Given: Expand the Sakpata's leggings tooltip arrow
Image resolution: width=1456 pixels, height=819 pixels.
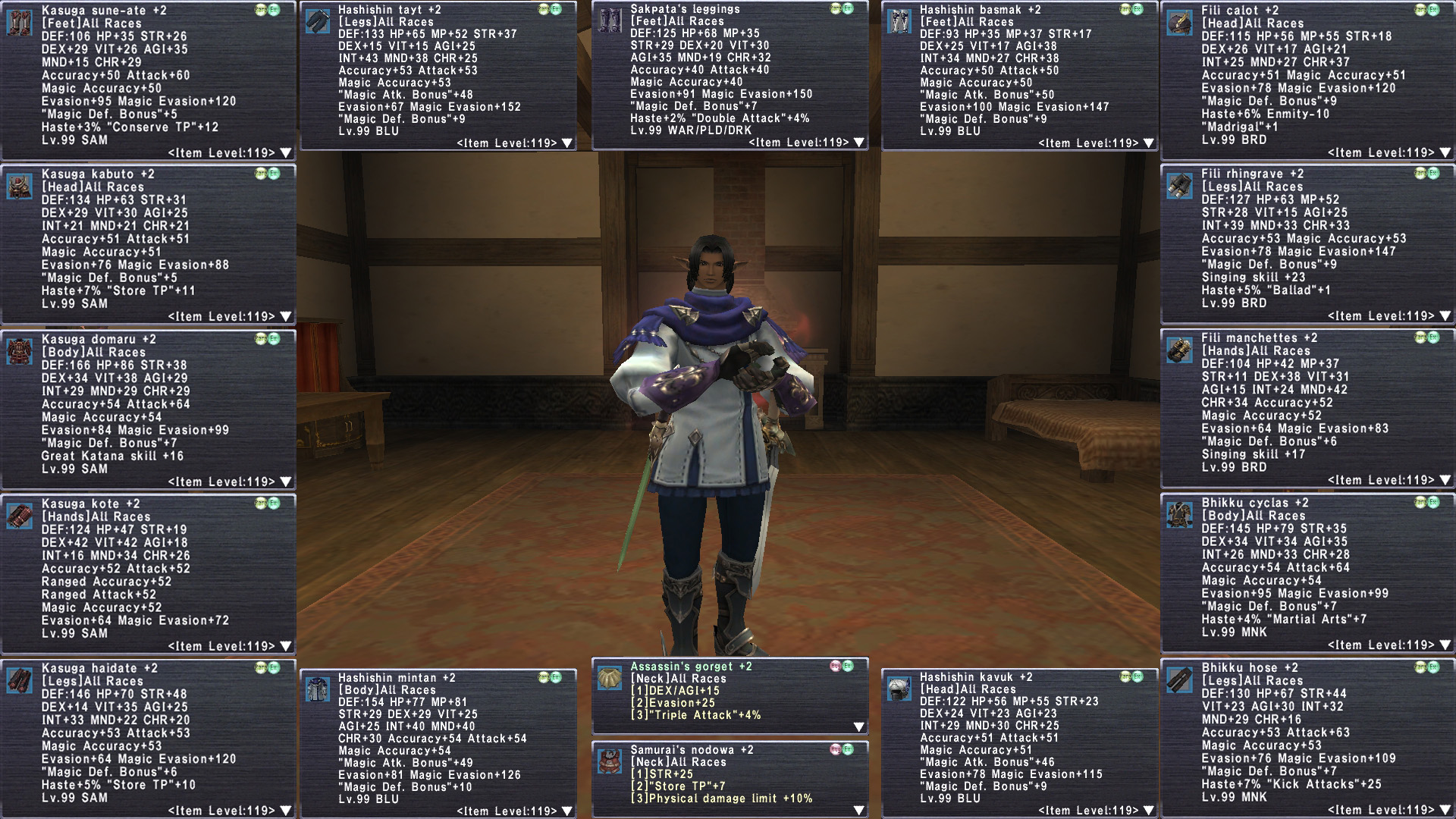Looking at the screenshot, I should click(858, 143).
